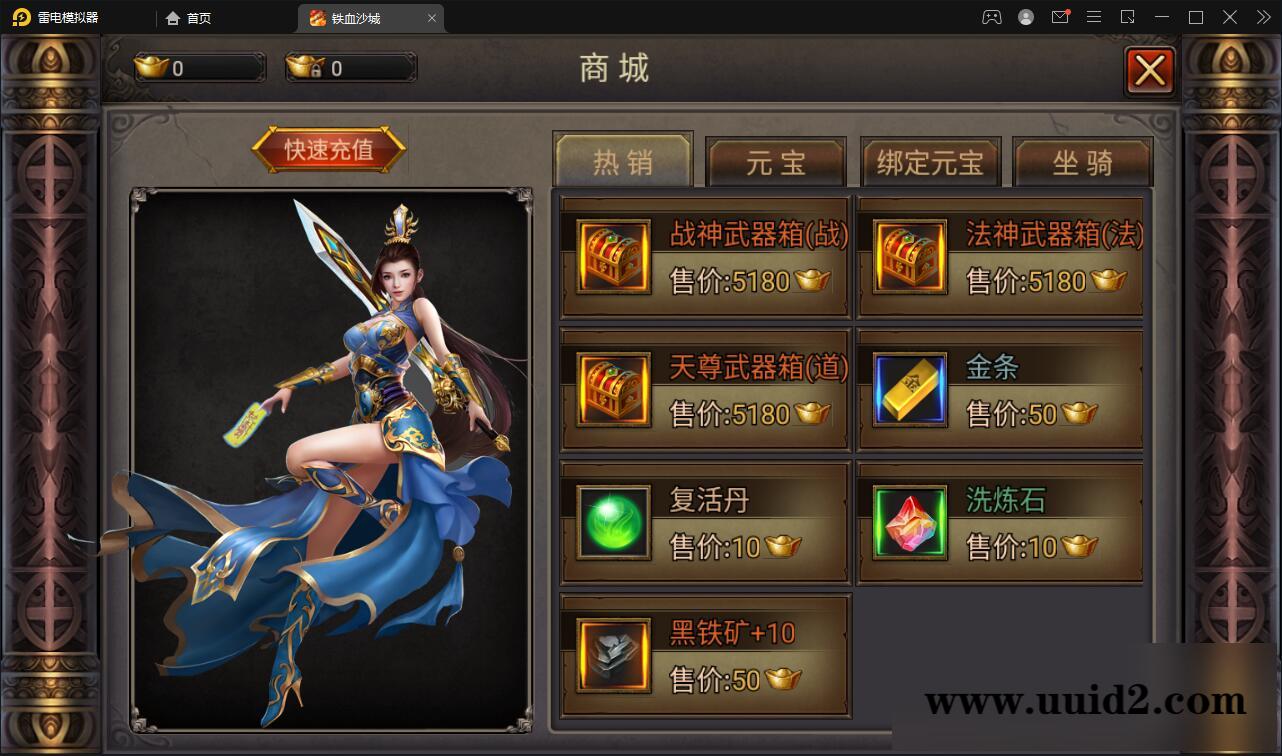The height and width of the screenshot is (756, 1282).
Task: Select the 洗炼石 crystal gem icon
Action: click(908, 522)
